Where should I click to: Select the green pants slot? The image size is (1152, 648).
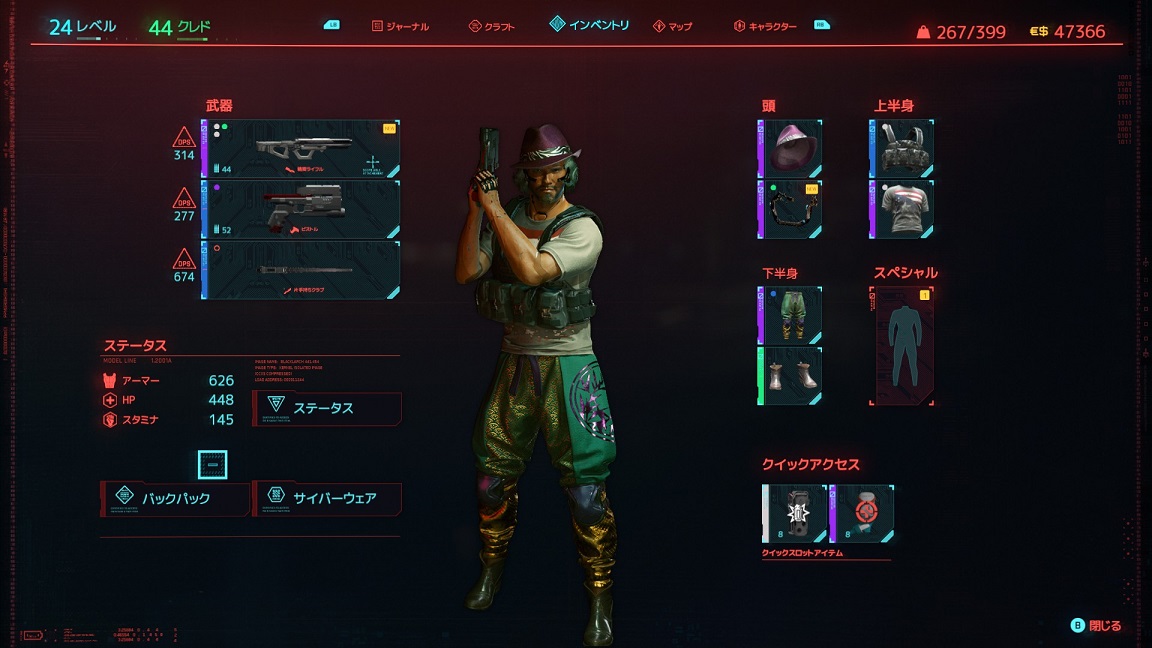click(x=790, y=315)
